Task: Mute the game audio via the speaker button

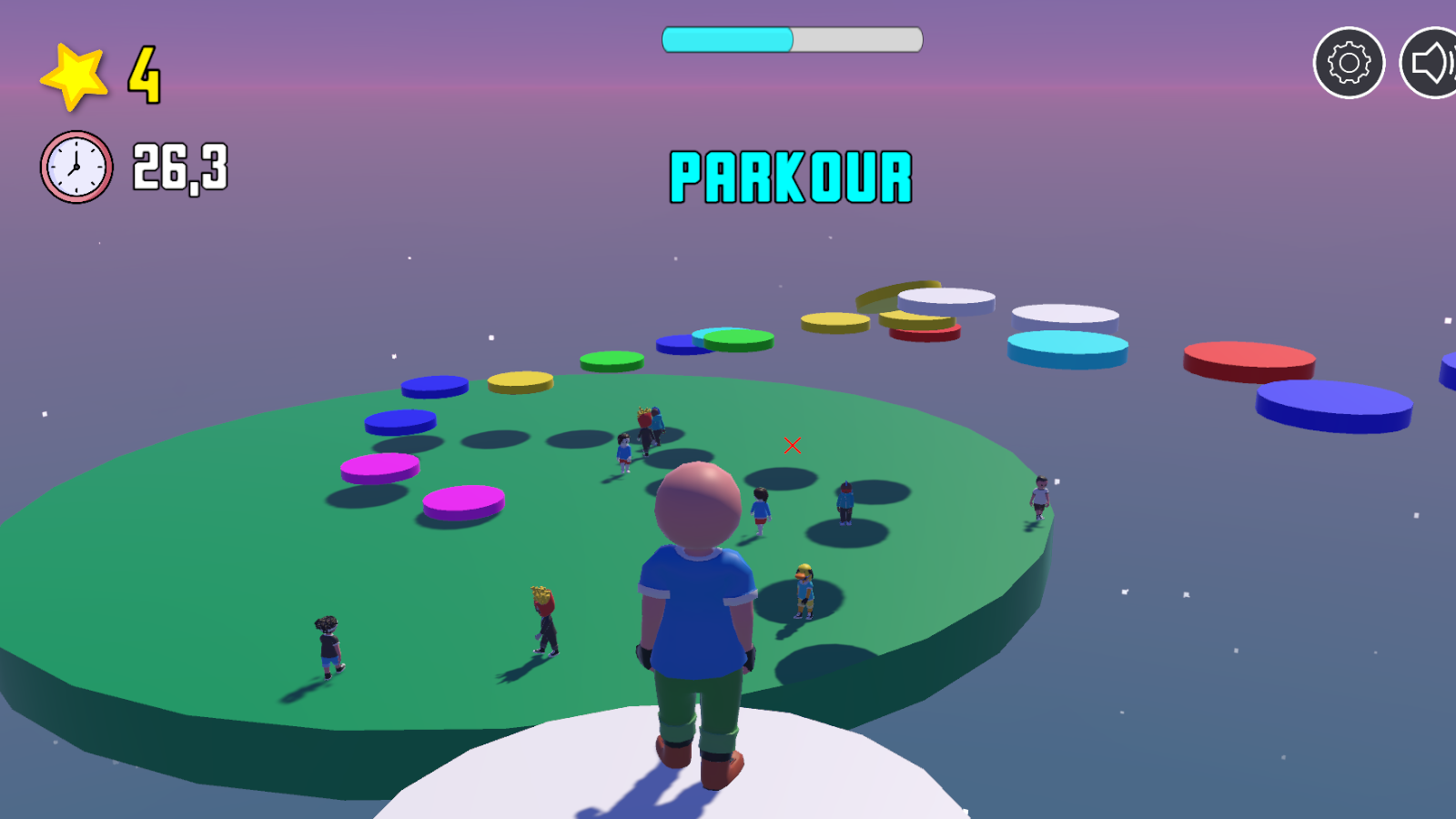Action: 1431,62
